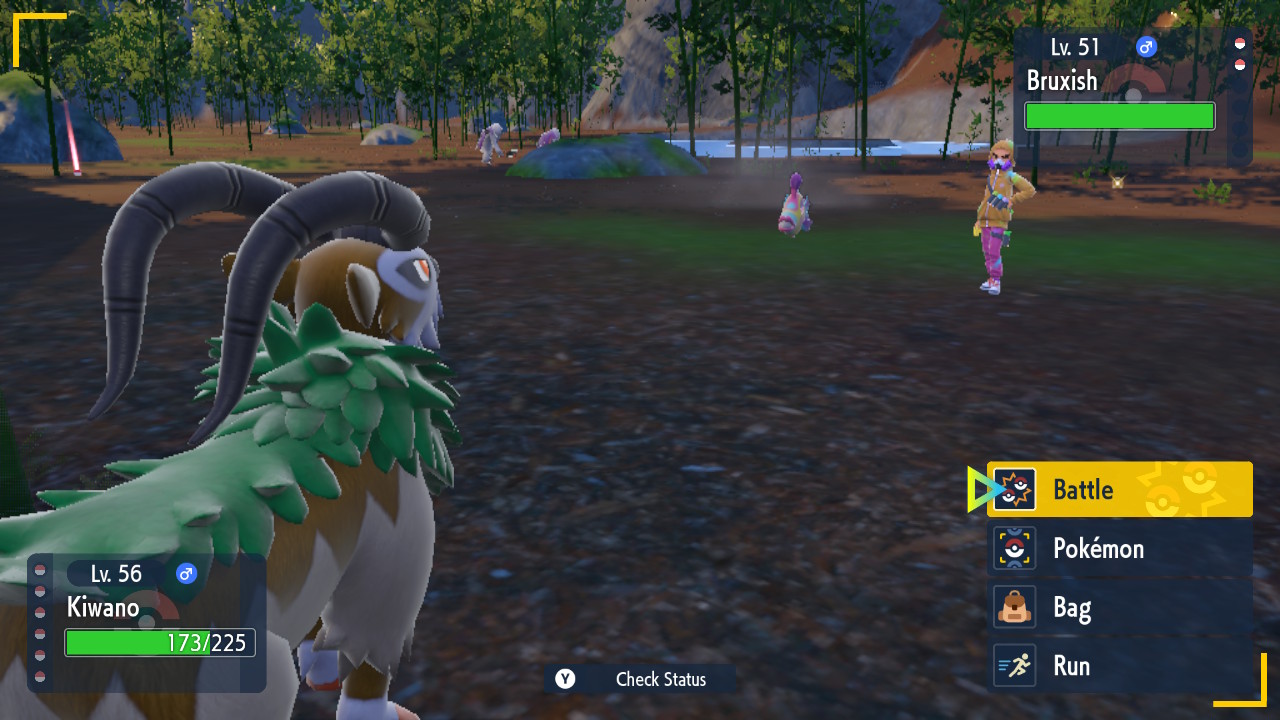Screen dimensions: 1280x720
Task: Select Kiwano's status panel
Action: [x=150, y=622]
